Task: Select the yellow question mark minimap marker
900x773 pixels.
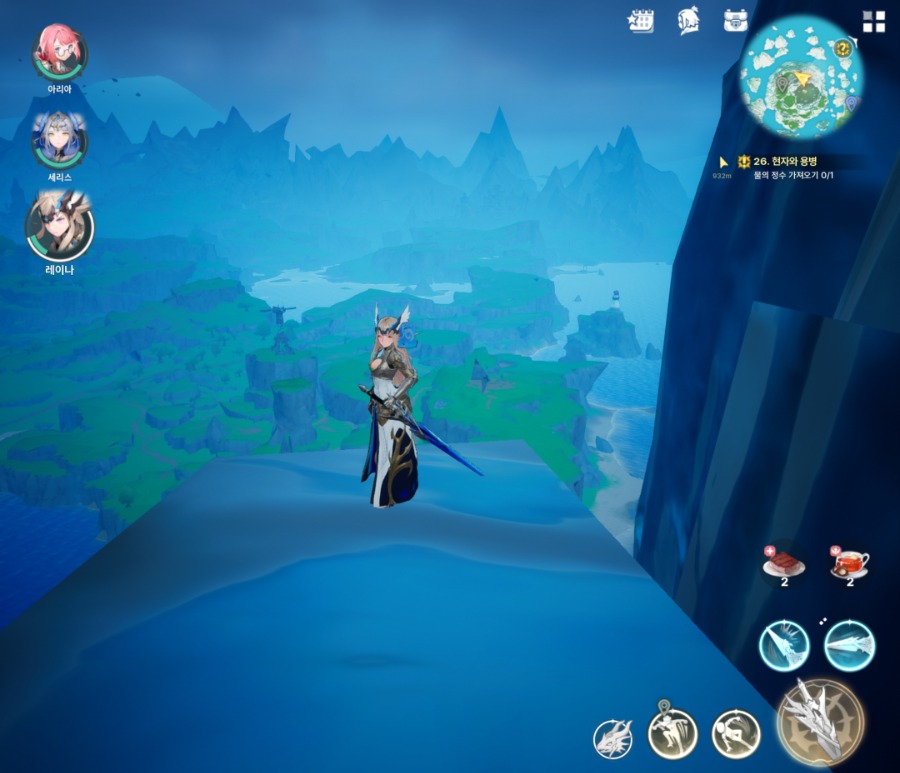Action: [843, 49]
